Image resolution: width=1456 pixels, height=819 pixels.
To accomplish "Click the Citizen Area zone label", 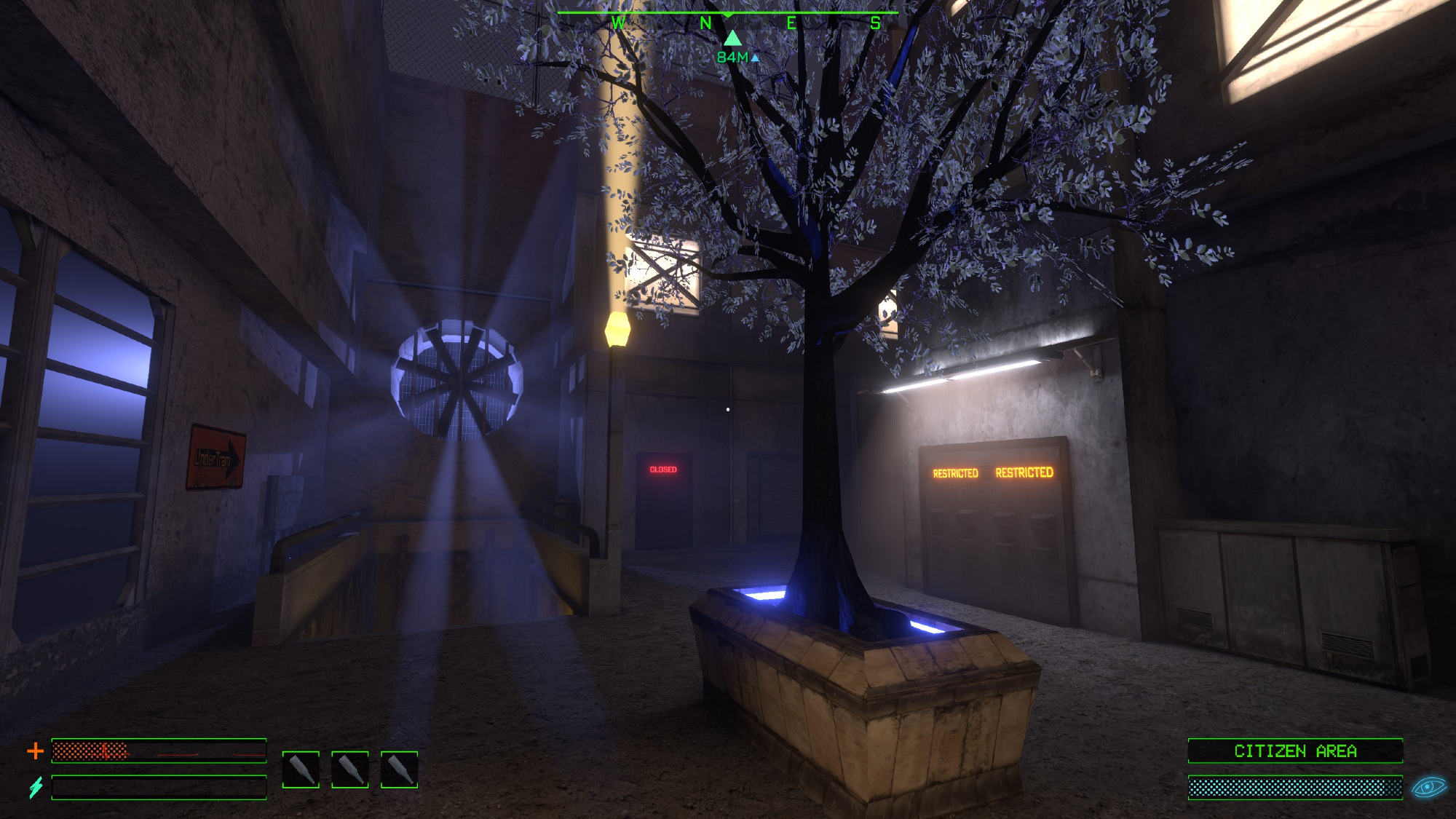I will click(1295, 751).
